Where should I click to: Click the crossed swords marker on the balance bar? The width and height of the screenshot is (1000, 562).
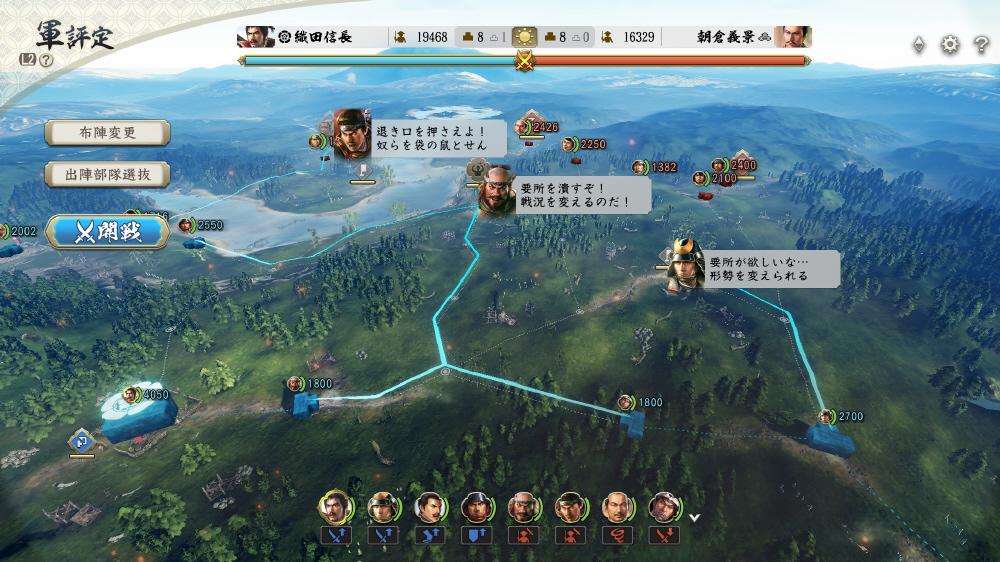[x=524, y=61]
